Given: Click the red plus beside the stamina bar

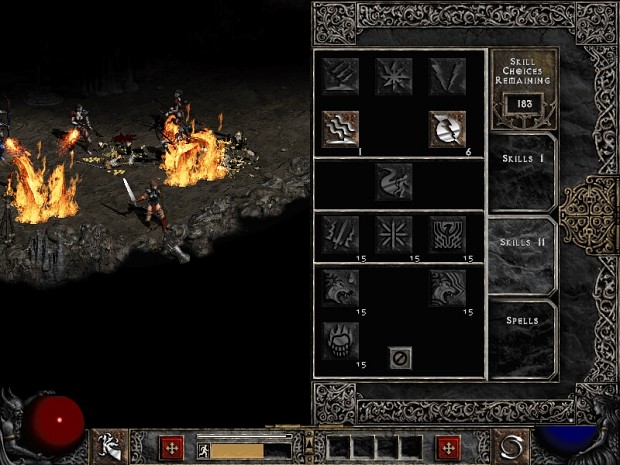Looking at the screenshot, I should (174, 446).
